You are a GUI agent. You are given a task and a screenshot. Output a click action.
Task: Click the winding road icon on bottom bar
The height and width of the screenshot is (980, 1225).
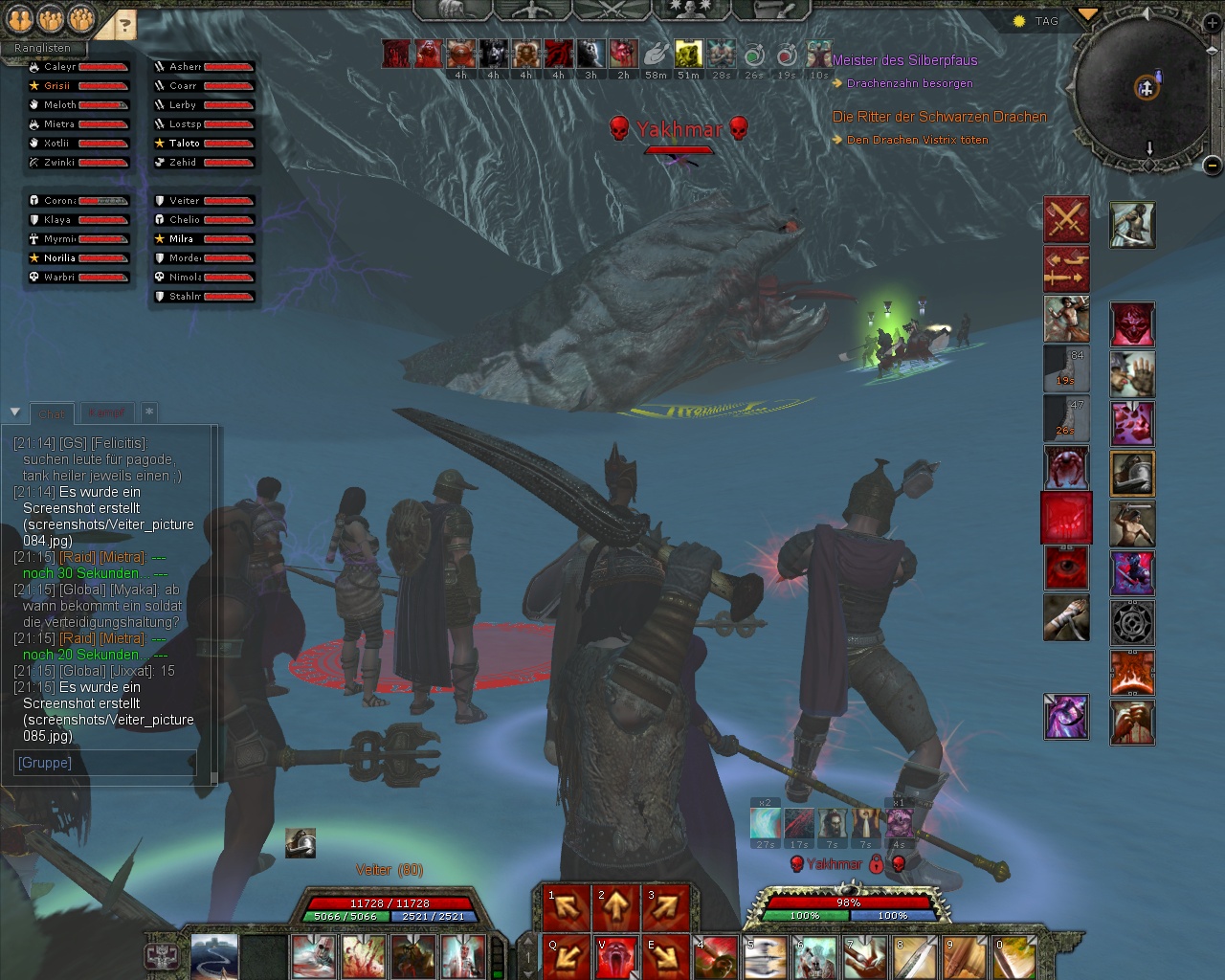[x=214, y=956]
